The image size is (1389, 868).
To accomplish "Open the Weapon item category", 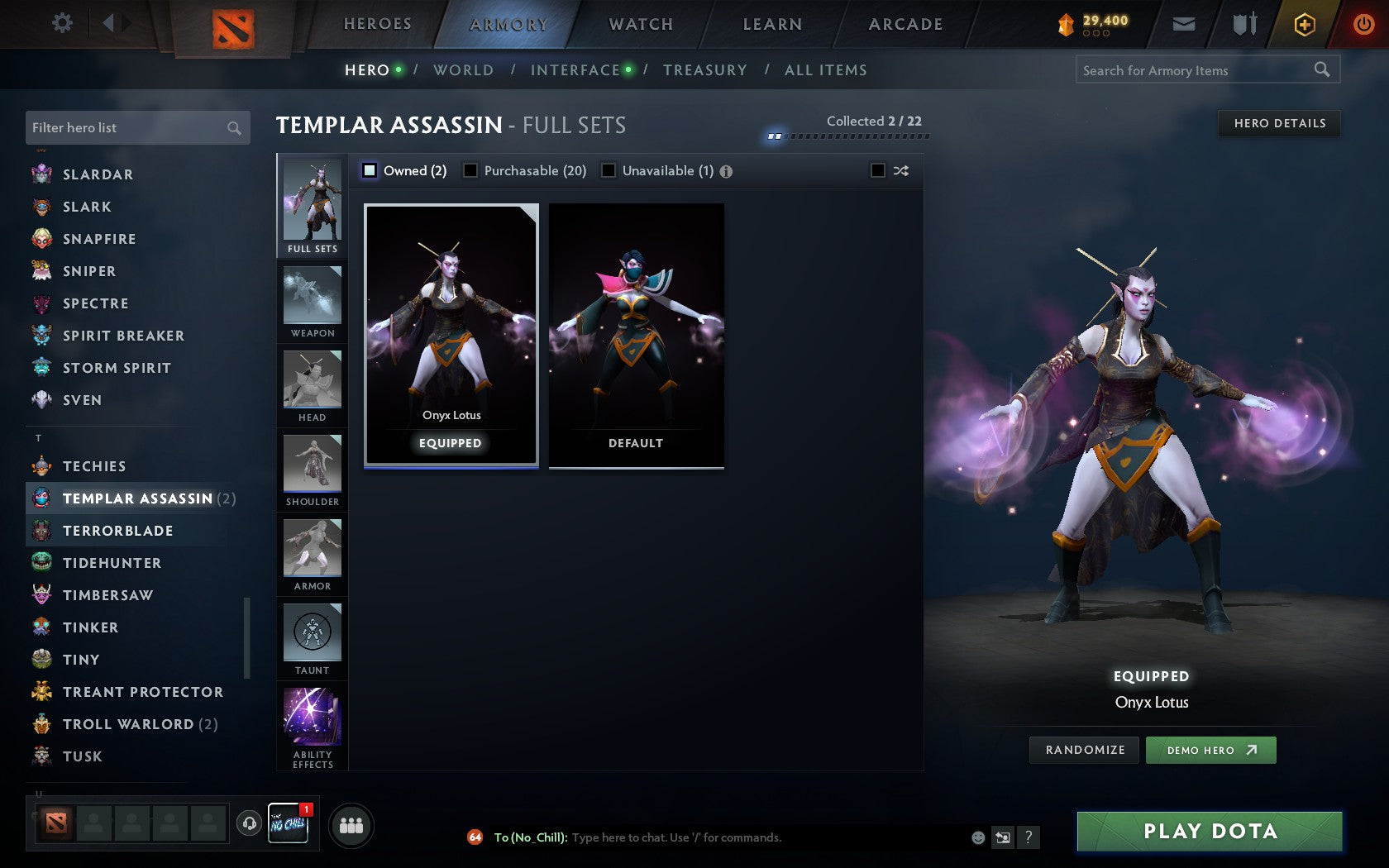I will tap(312, 302).
